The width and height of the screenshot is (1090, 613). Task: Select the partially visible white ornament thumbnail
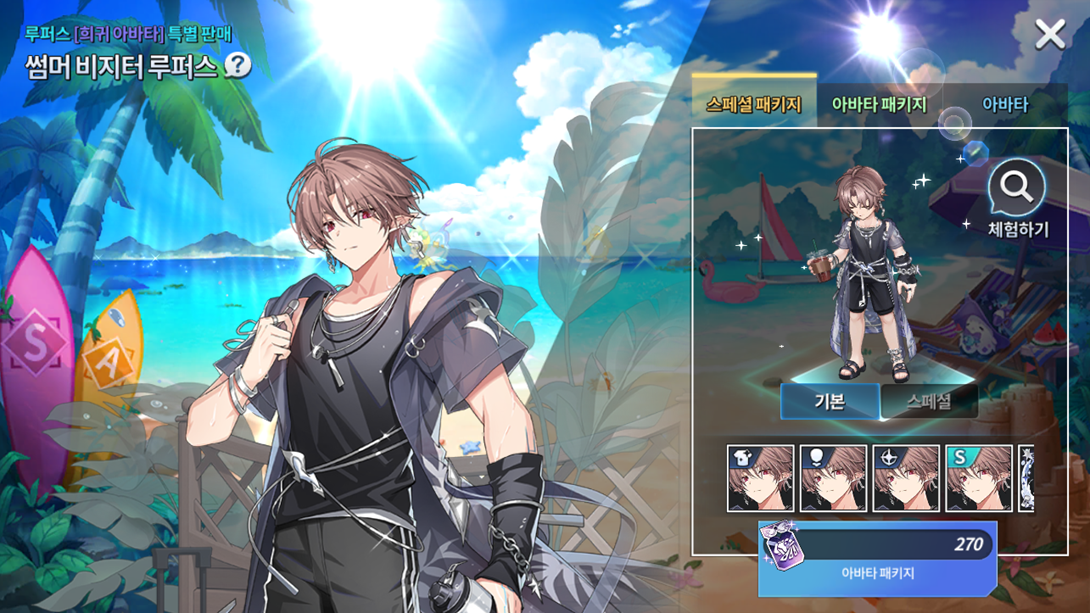[x=1025, y=479]
